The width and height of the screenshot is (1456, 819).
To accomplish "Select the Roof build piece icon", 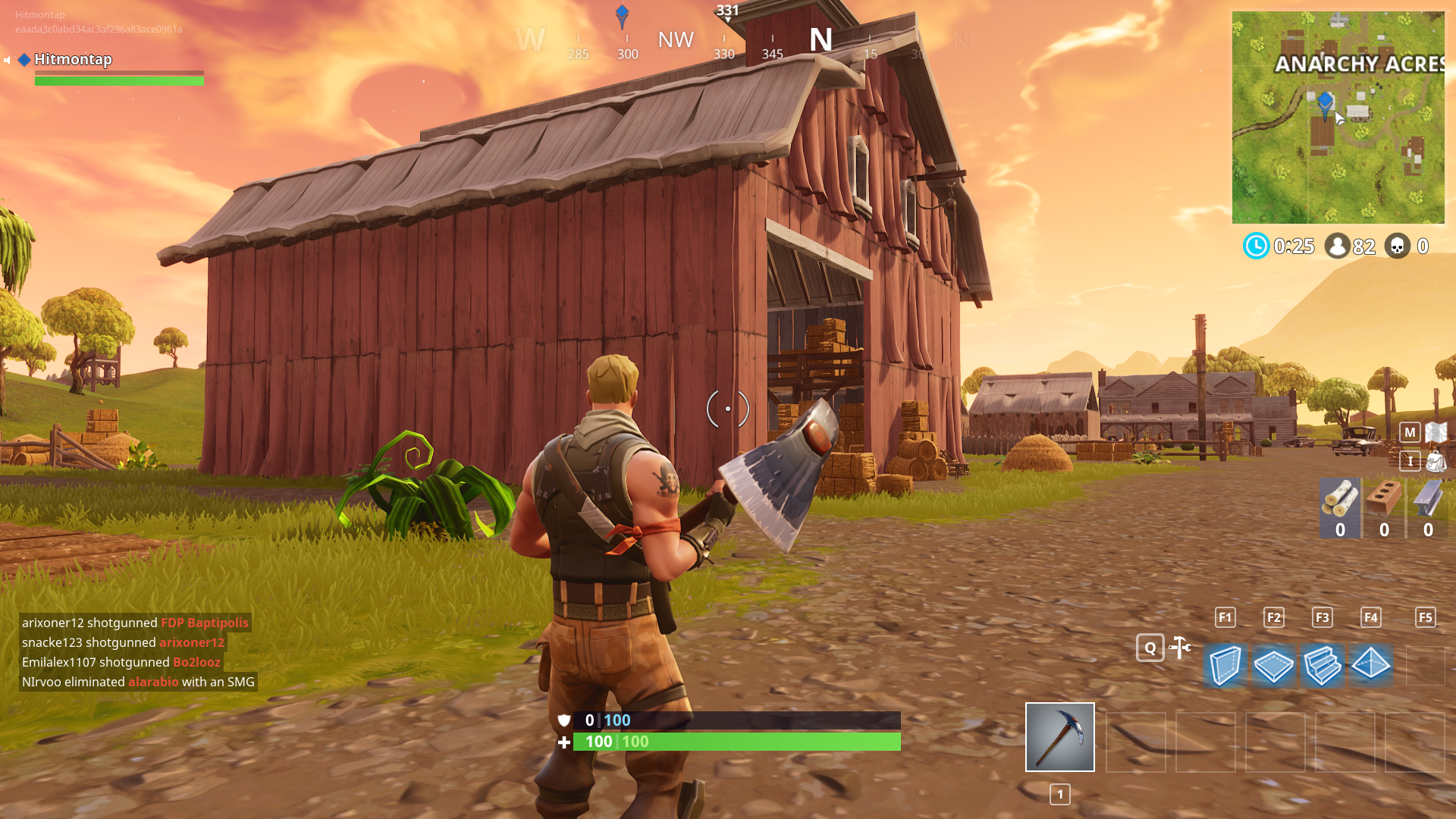I will tap(1371, 665).
